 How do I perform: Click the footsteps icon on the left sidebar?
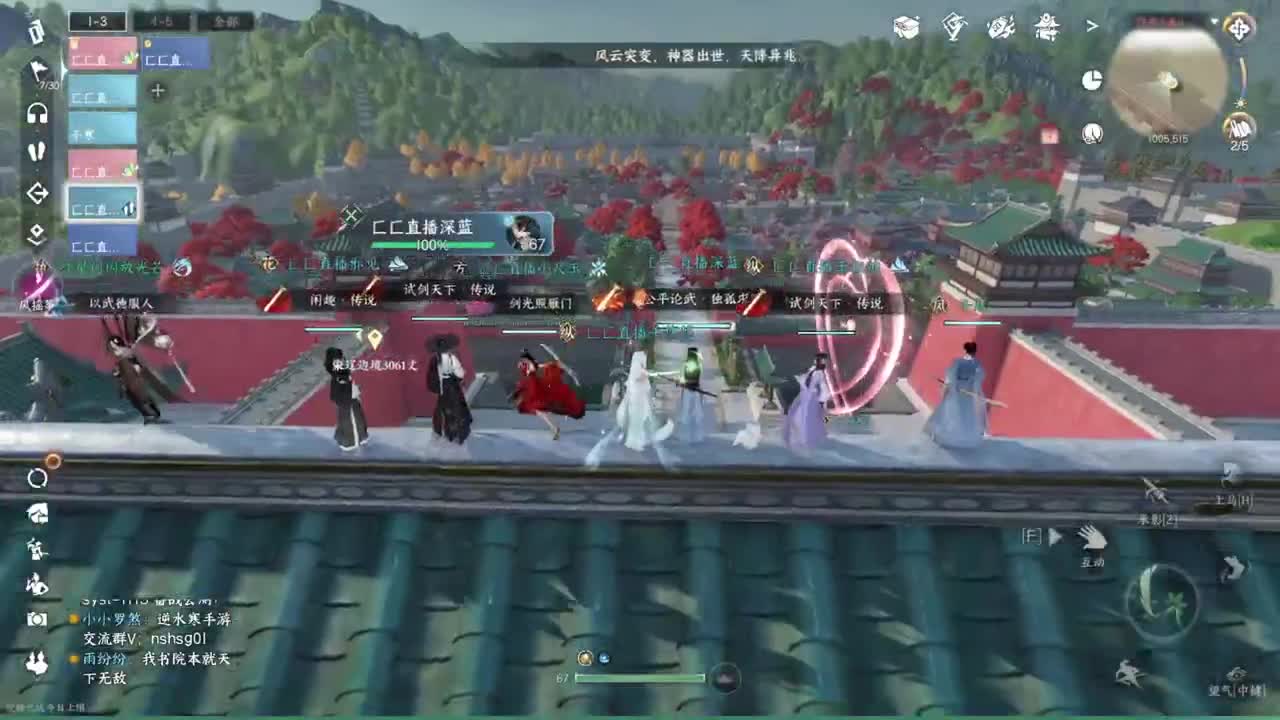click(x=37, y=152)
